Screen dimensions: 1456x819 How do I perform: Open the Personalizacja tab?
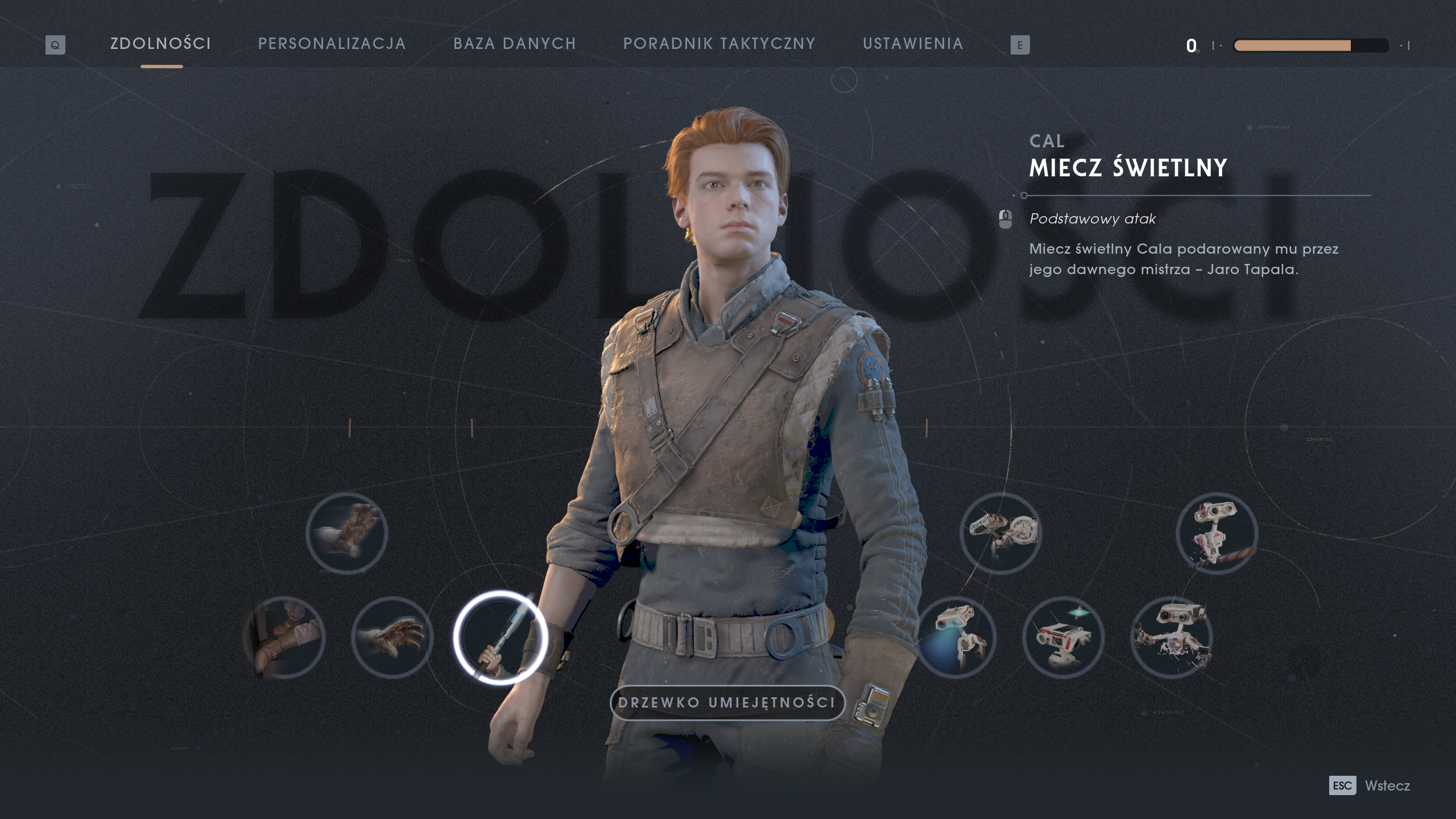[332, 44]
